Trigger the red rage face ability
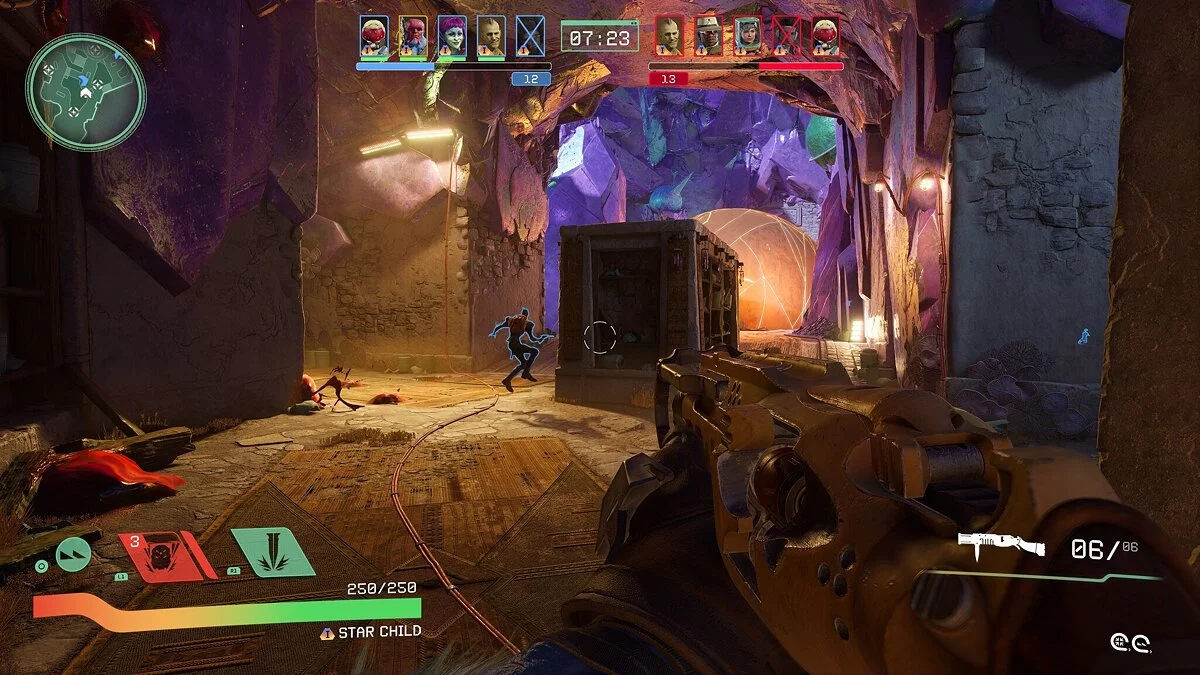Image resolution: width=1200 pixels, height=675 pixels. (x=164, y=554)
